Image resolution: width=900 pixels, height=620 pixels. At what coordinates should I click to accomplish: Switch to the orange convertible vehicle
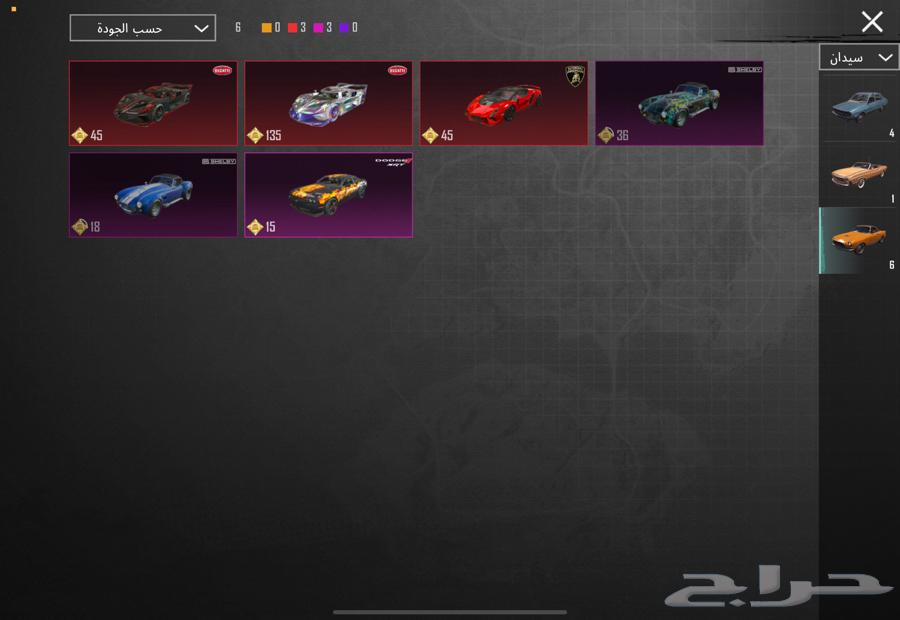858,173
